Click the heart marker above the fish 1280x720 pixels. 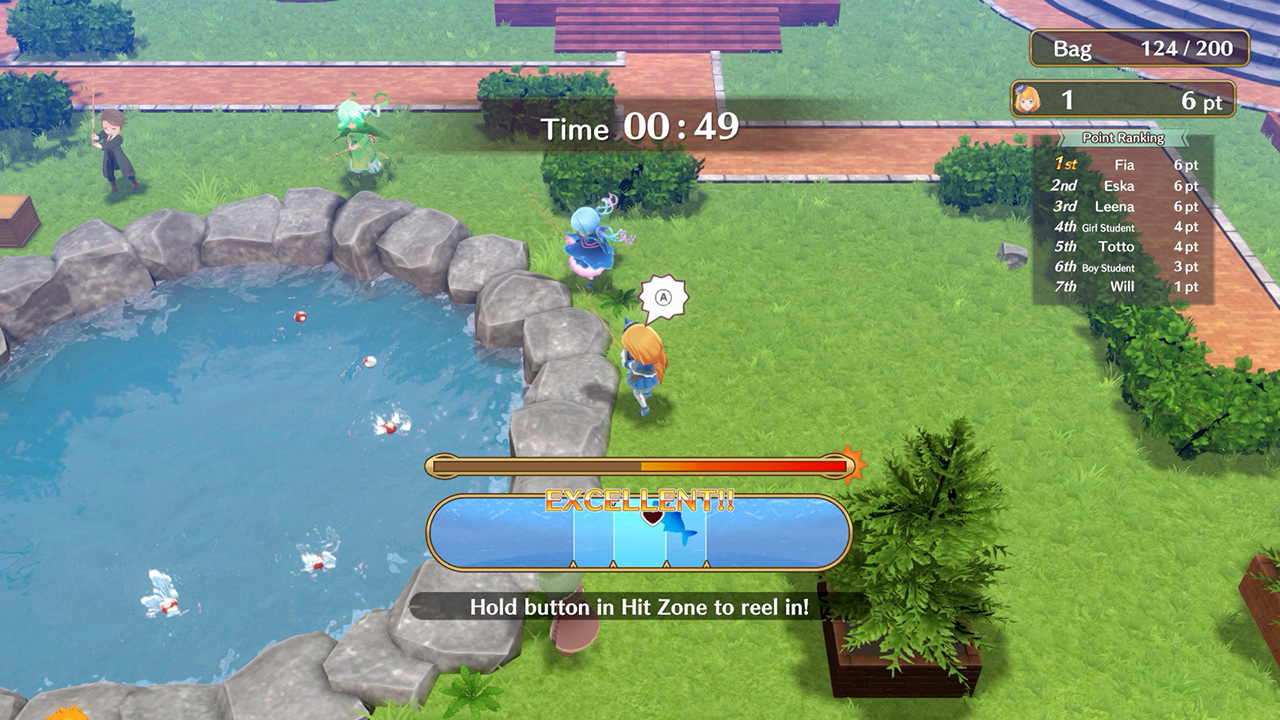tap(654, 516)
